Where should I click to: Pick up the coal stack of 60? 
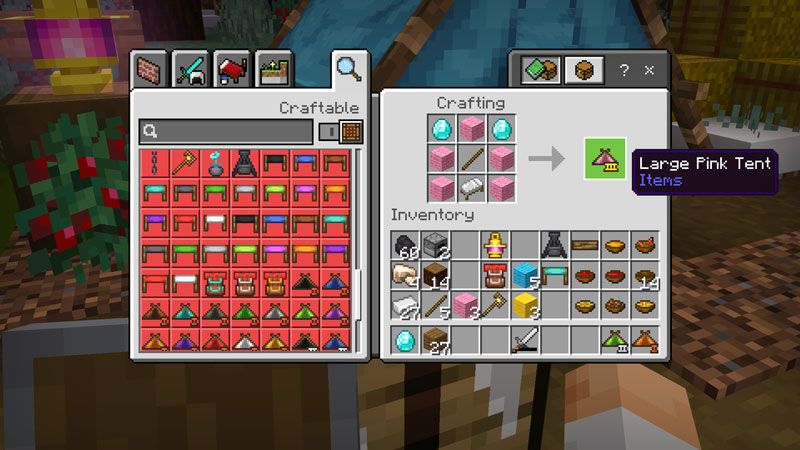407,246
